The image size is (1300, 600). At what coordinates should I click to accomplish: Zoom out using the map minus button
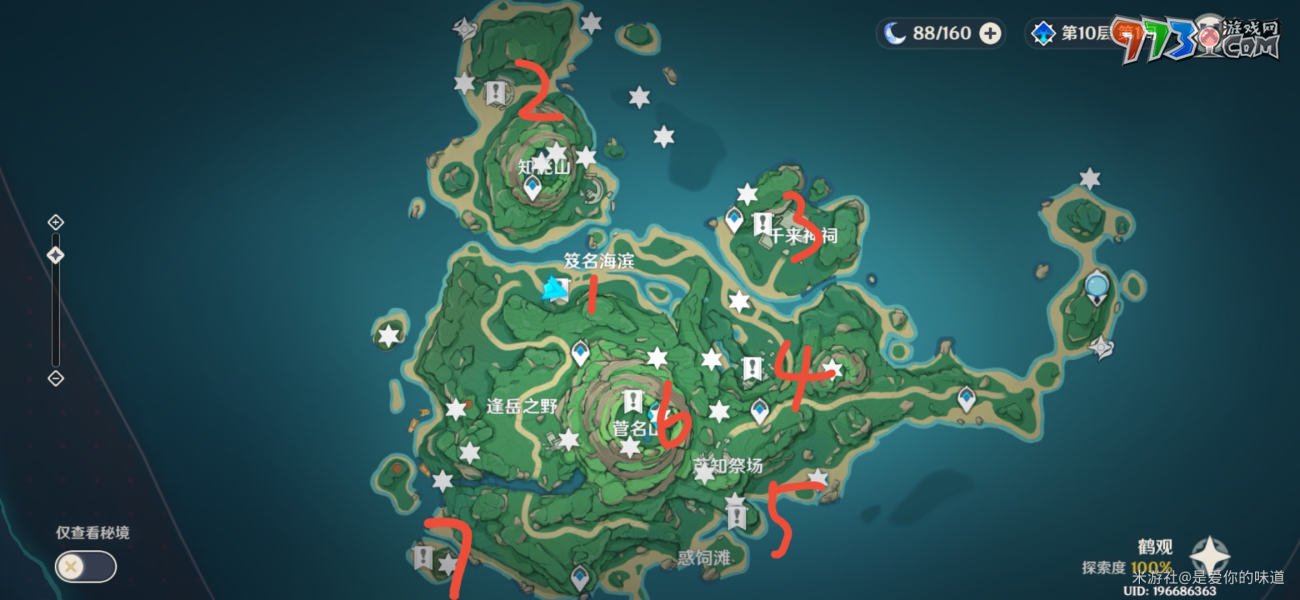(x=56, y=378)
